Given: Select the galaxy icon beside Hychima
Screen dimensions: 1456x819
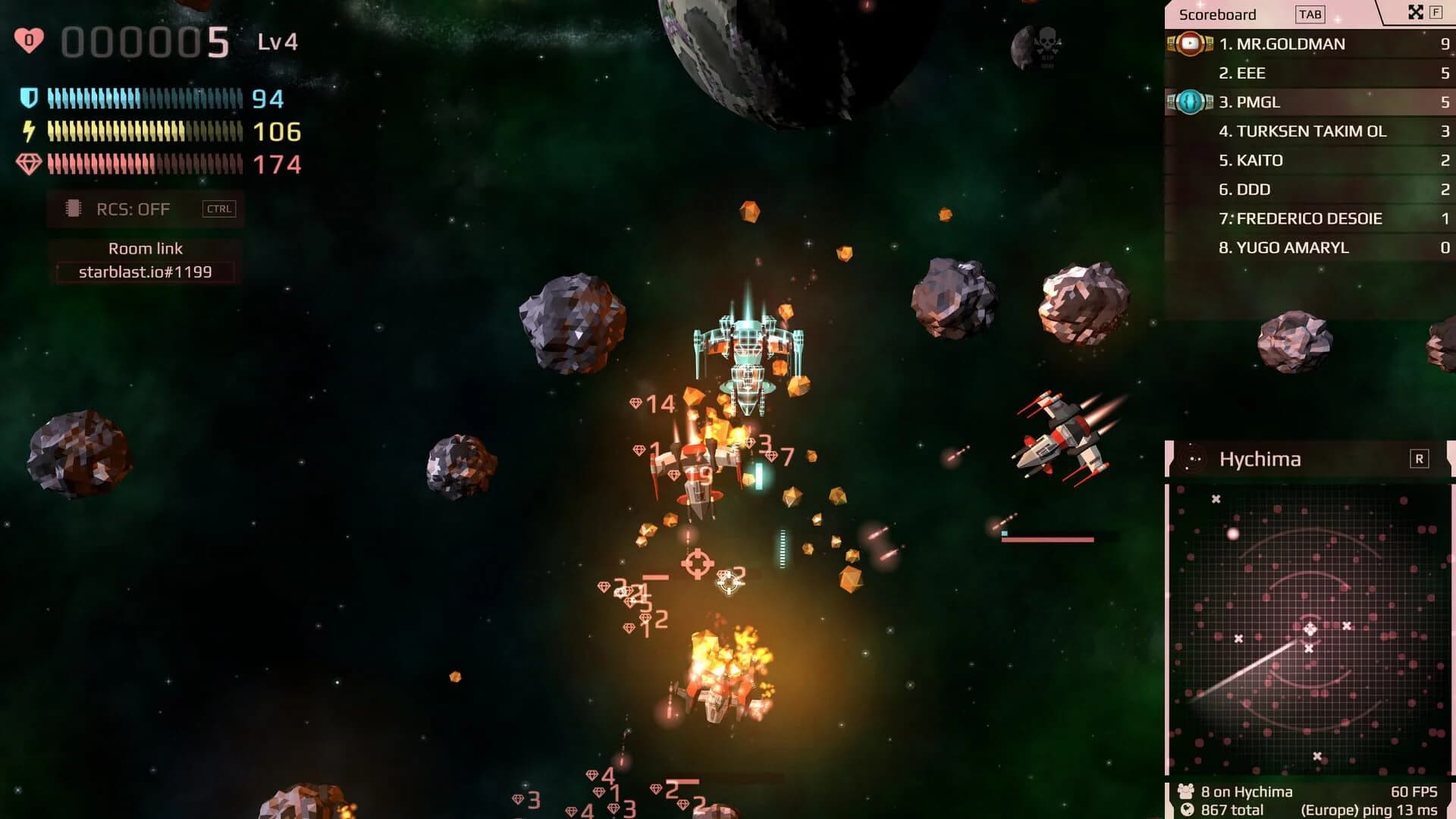Looking at the screenshot, I should point(1192,459).
